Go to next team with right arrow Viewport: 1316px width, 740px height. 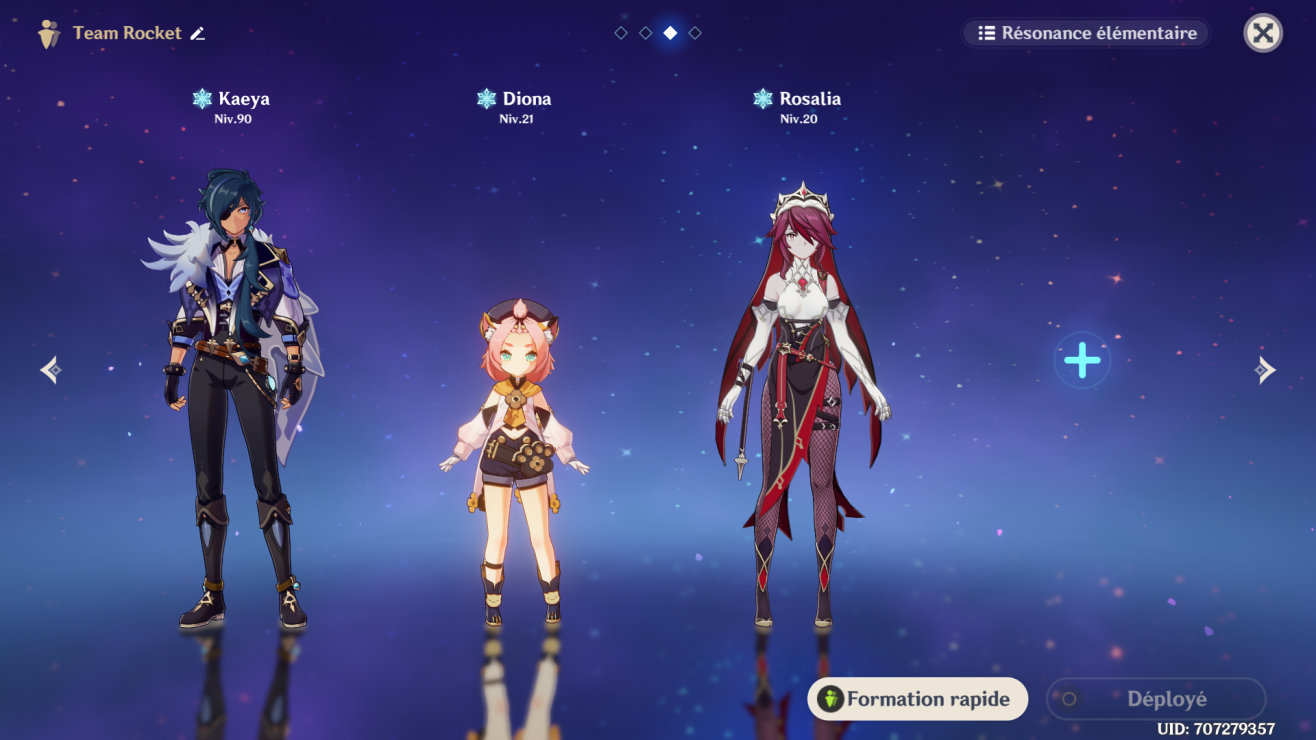pyautogui.click(x=1264, y=369)
